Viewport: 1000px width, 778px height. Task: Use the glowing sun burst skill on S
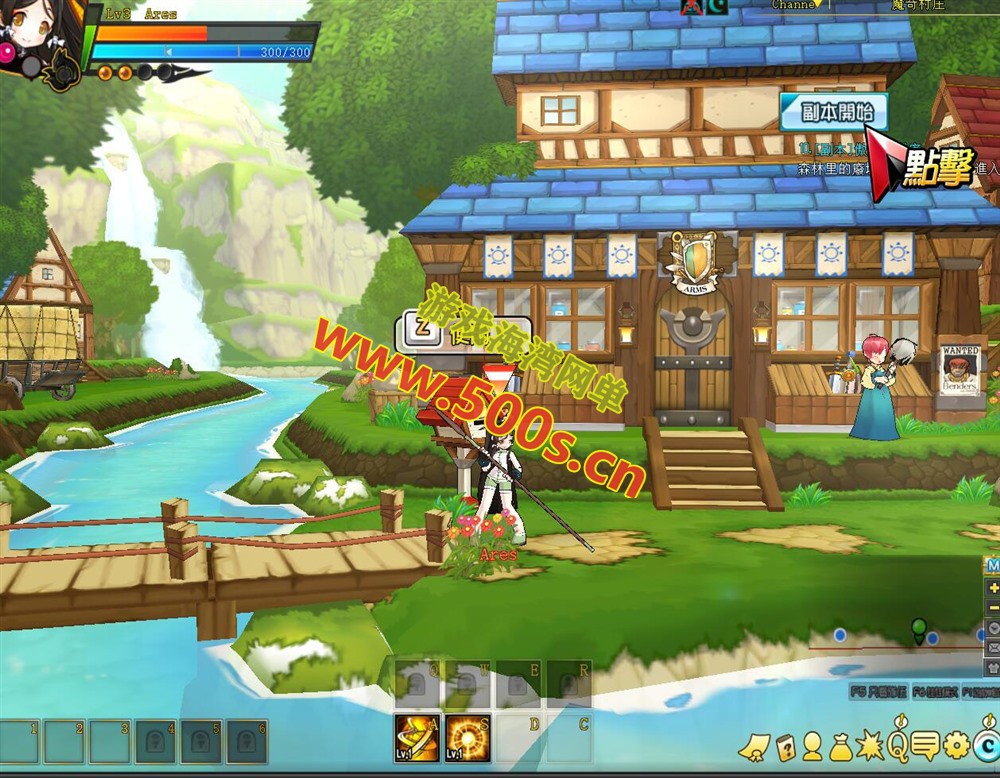click(467, 738)
